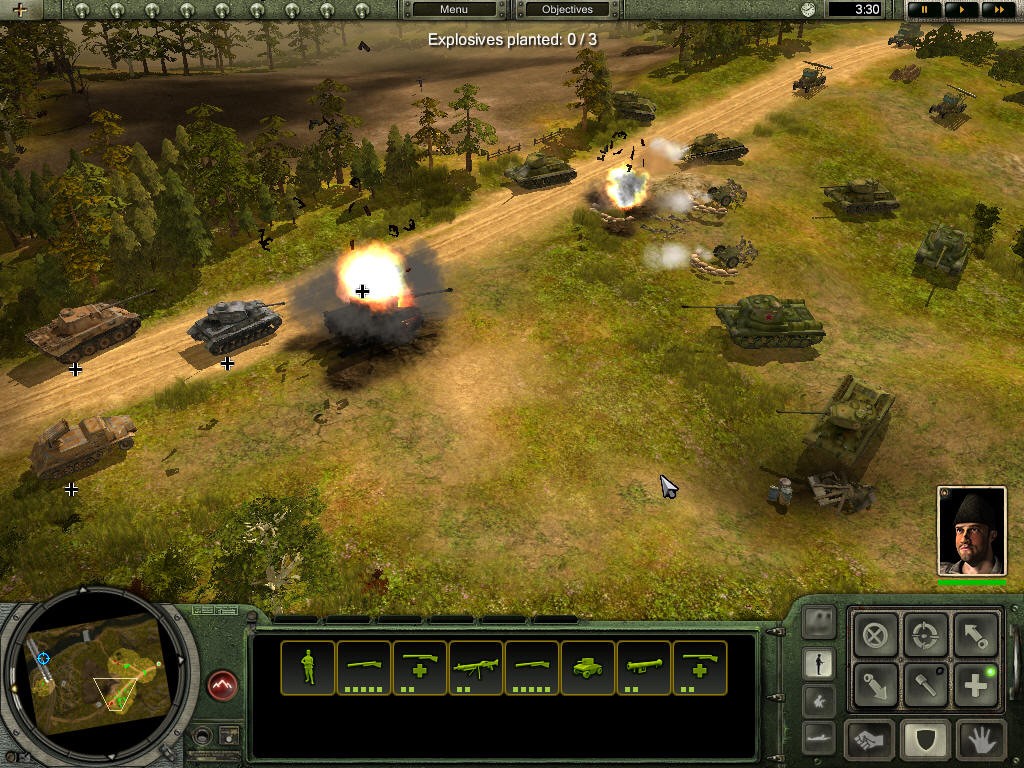Select the bazooka squad card
Viewport: 1024px width, 768px height.
tap(644, 667)
